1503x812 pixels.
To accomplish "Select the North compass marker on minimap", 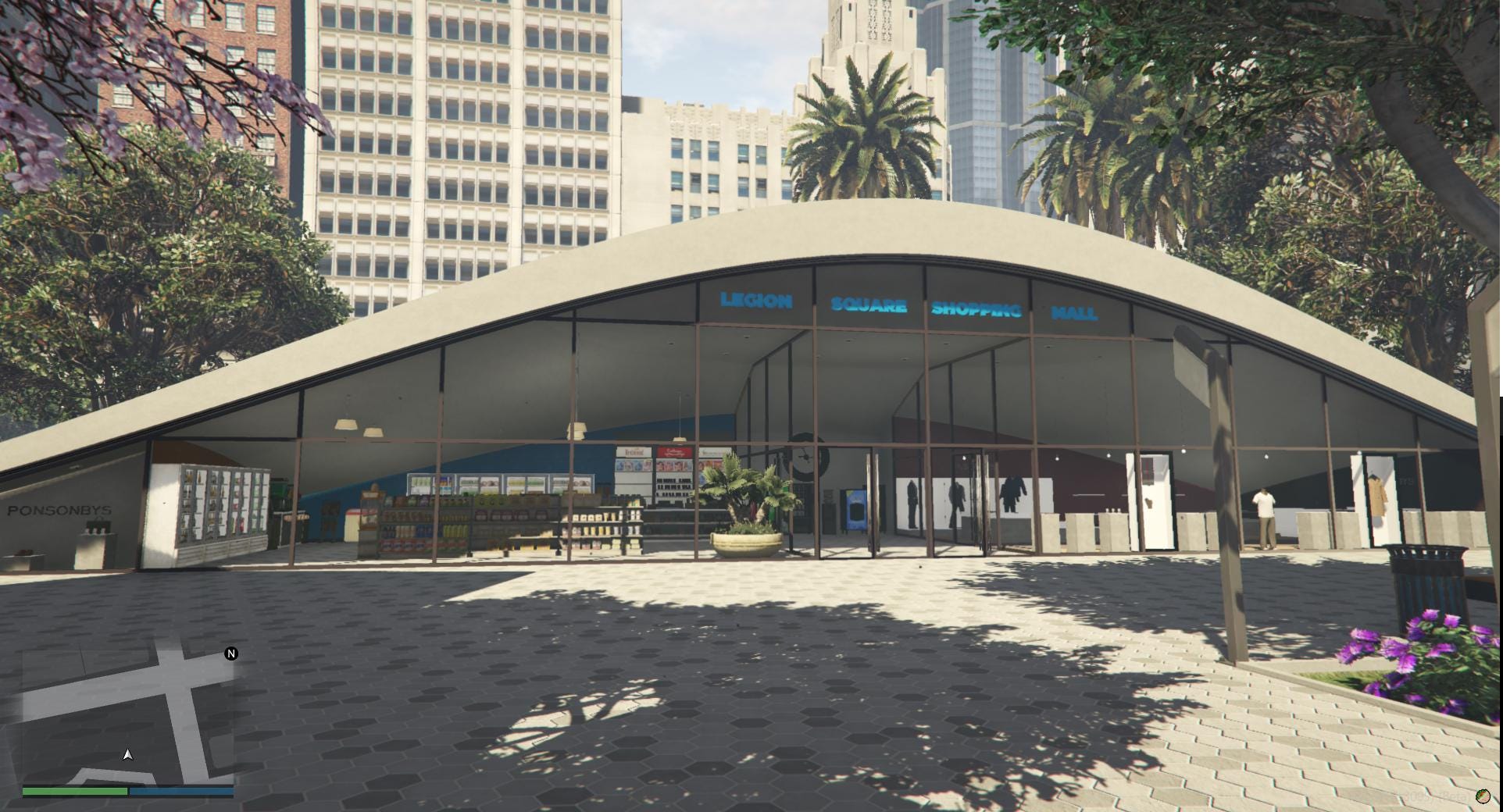I will [230, 654].
